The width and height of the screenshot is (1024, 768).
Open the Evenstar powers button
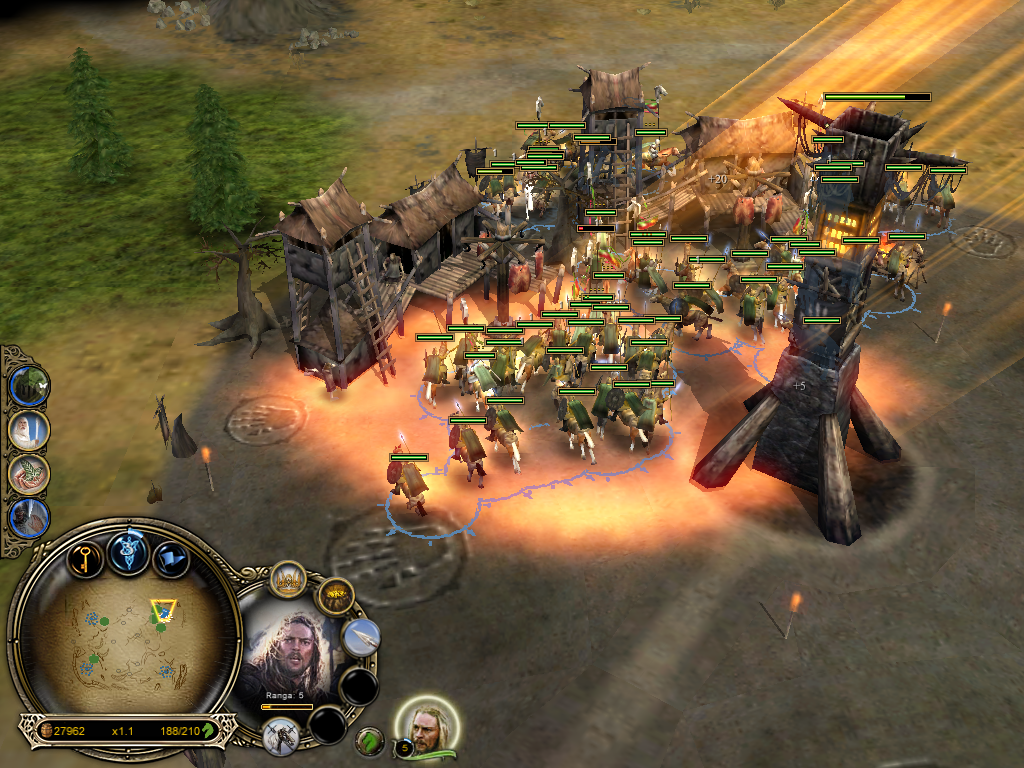pyautogui.click(x=128, y=555)
